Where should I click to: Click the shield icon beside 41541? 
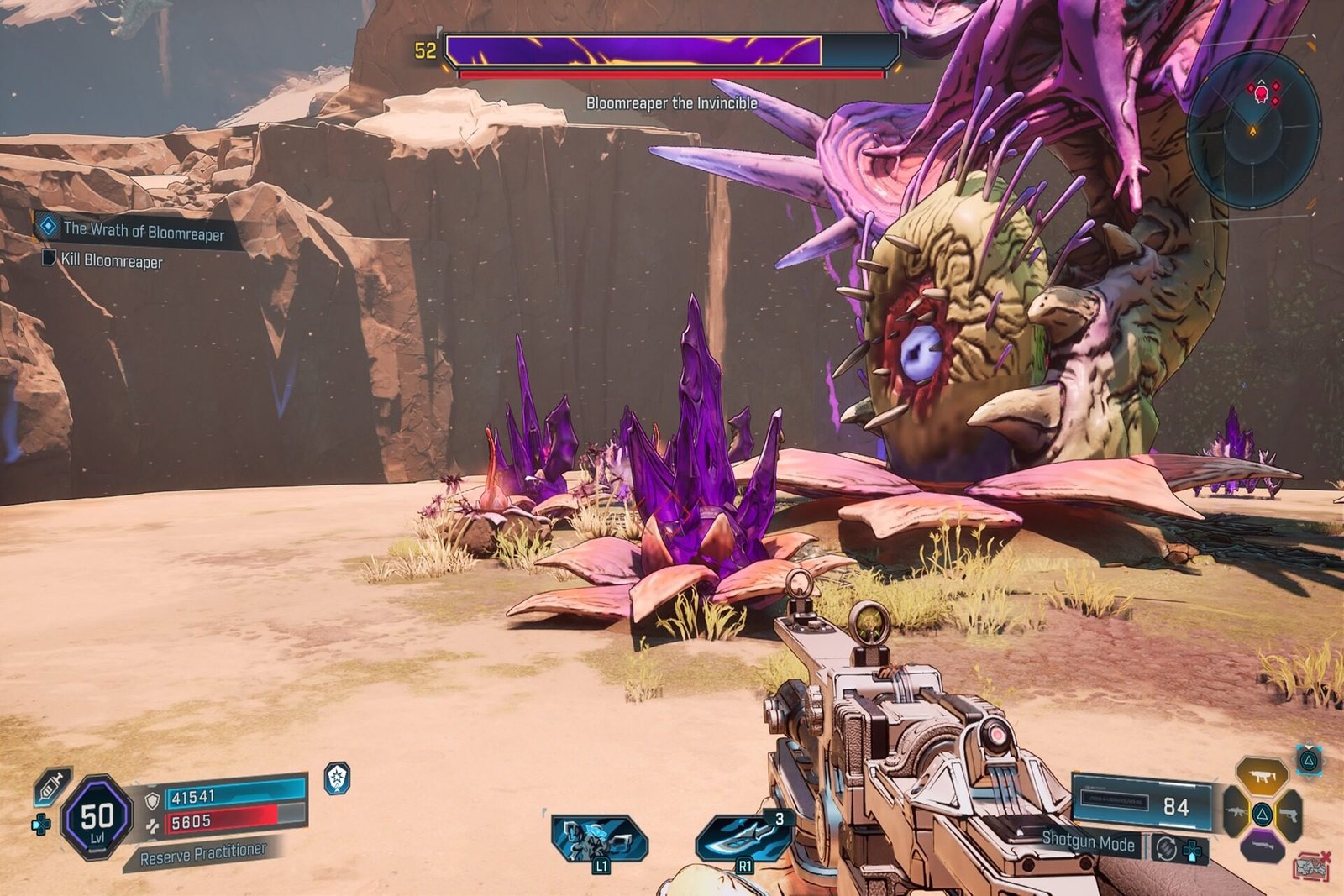tap(152, 800)
